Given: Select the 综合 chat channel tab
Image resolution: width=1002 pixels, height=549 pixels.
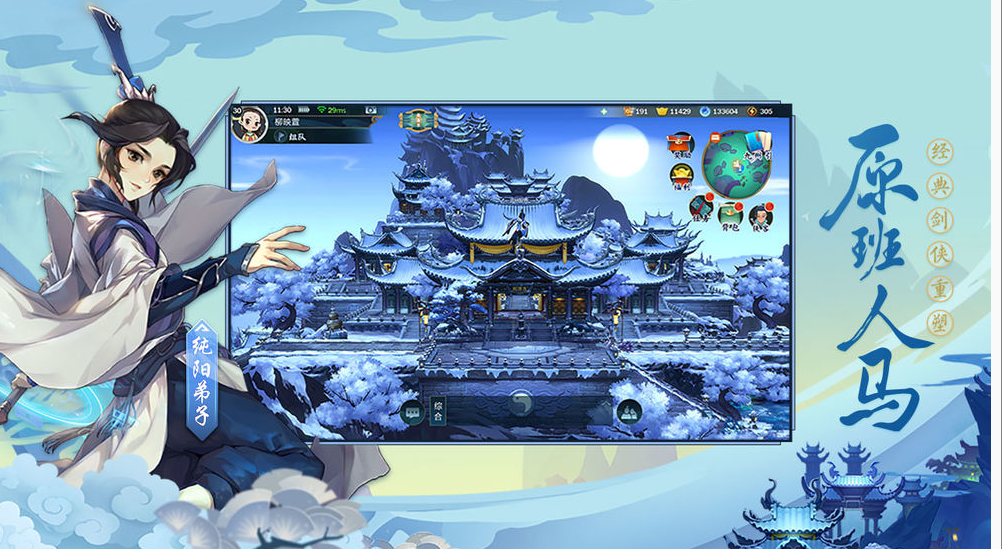Looking at the screenshot, I should coord(438,410).
